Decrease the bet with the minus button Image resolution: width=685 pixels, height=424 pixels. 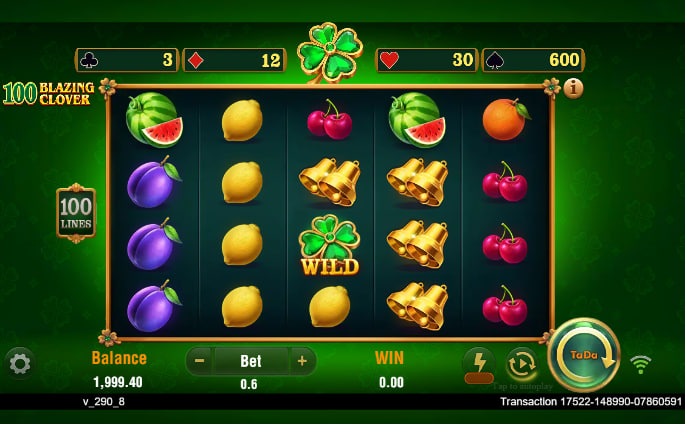(200, 361)
